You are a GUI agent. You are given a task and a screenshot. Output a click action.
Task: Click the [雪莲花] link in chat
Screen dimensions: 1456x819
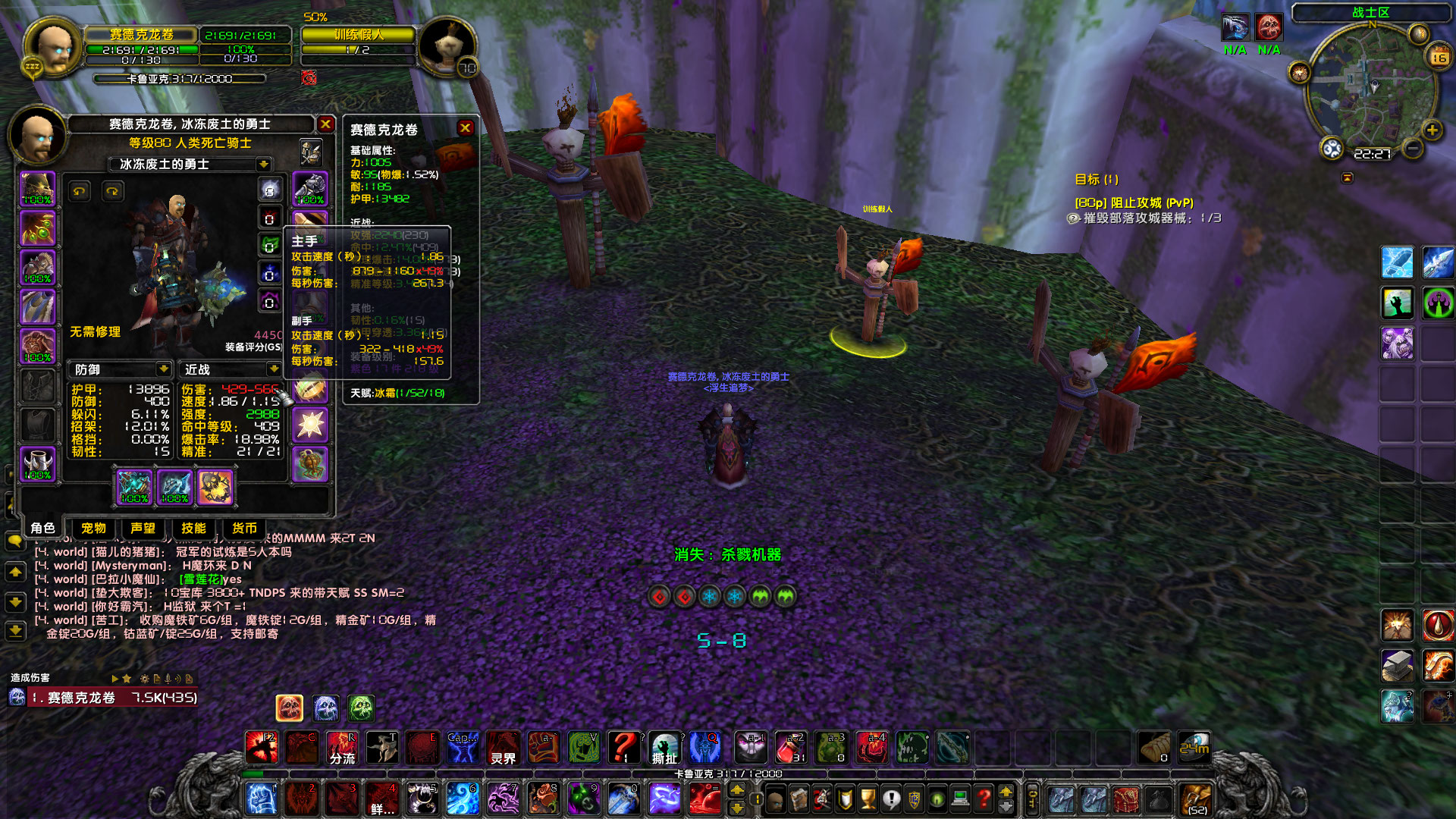click(199, 580)
